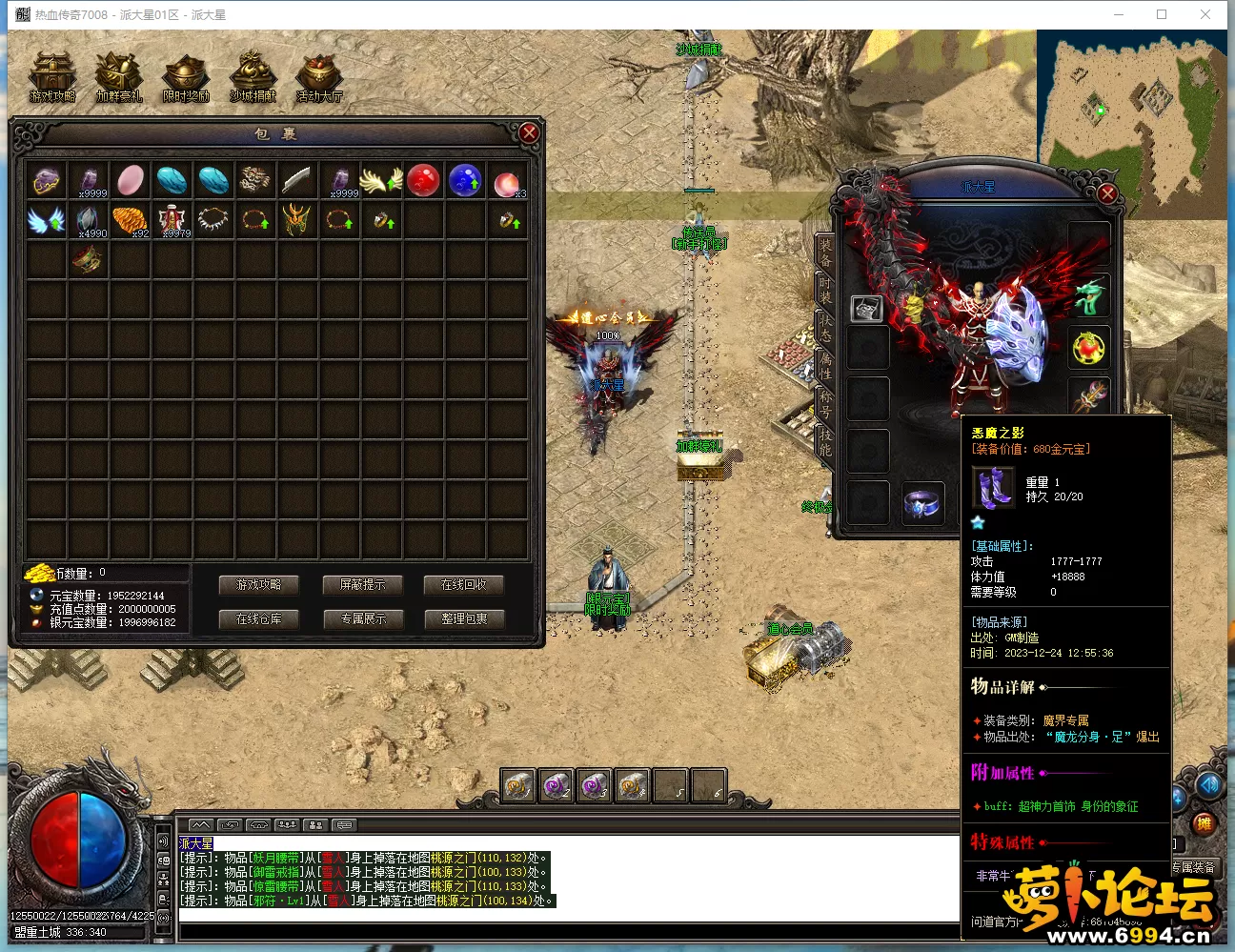Image resolution: width=1235 pixels, height=952 pixels.
Task: Click the 整理包裹 sort button
Action: coord(464,619)
